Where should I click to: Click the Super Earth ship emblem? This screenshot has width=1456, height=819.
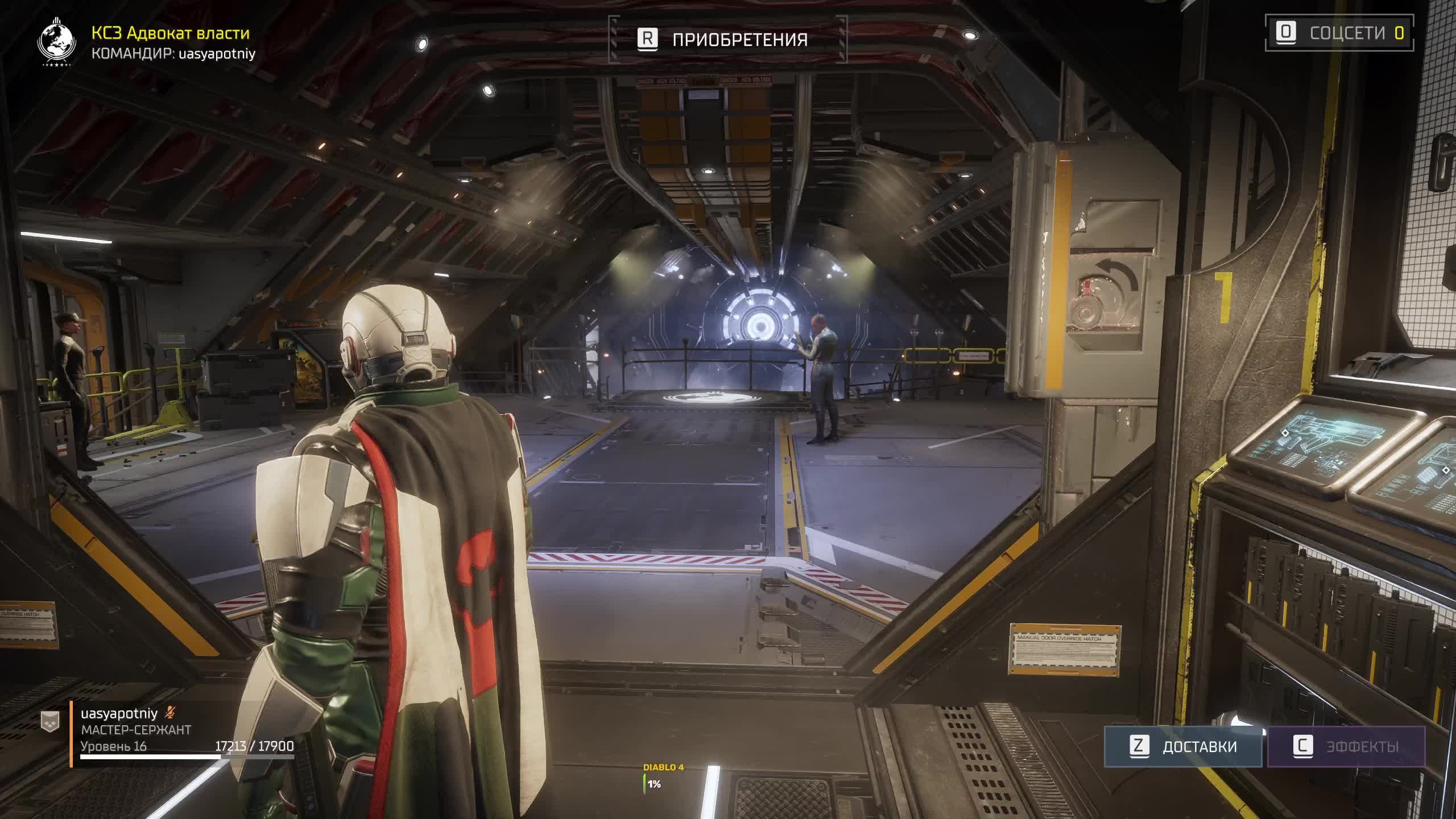(56, 42)
